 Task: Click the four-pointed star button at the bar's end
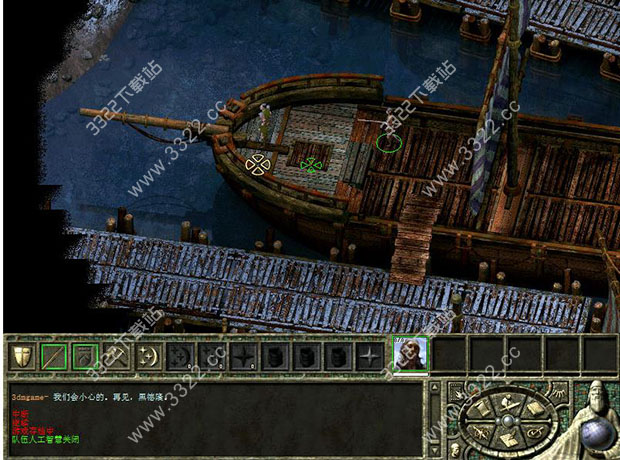click(x=371, y=356)
